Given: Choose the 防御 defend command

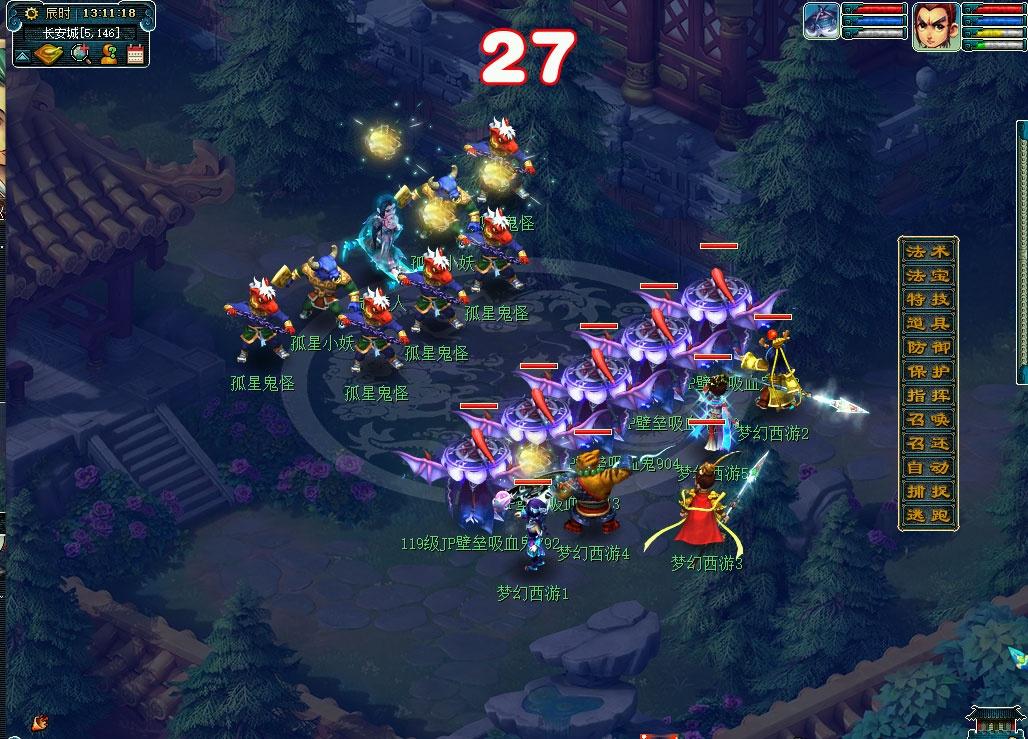Looking at the screenshot, I should (x=927, y=347).
